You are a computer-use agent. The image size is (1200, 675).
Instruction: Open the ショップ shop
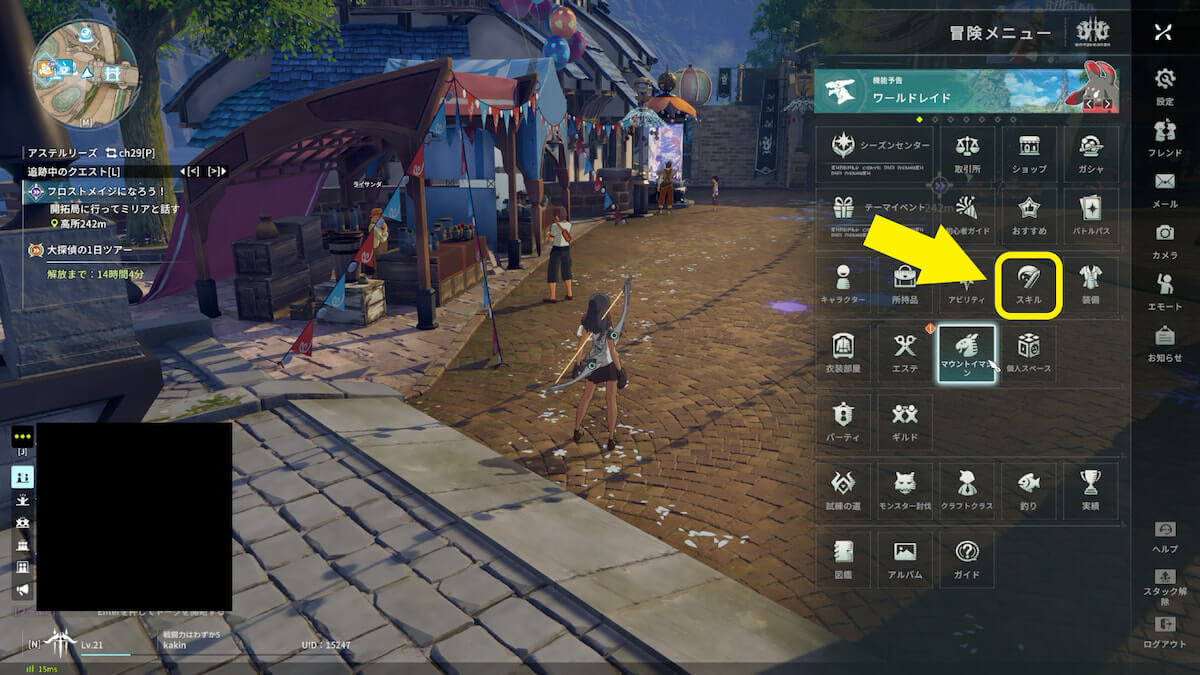(1029, 154)
